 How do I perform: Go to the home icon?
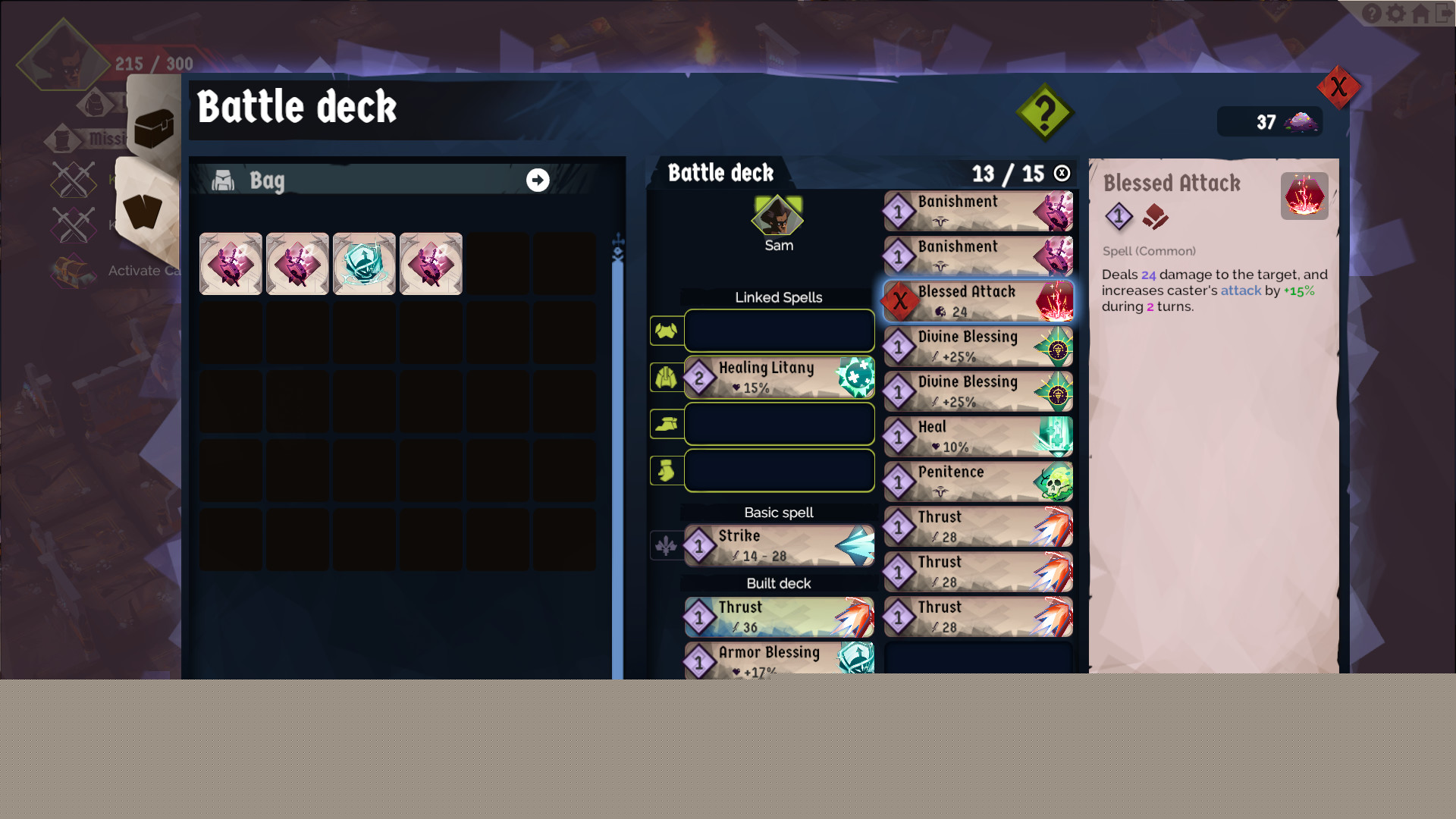pos(1420,14)
